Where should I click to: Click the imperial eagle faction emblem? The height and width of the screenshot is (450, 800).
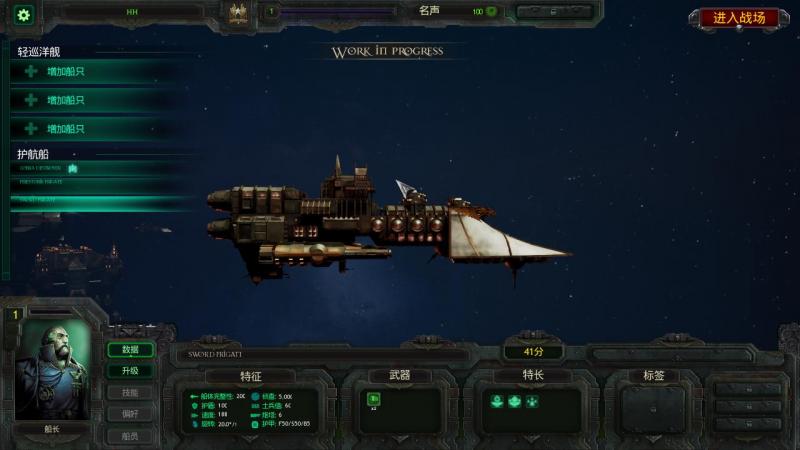point(238,13)
